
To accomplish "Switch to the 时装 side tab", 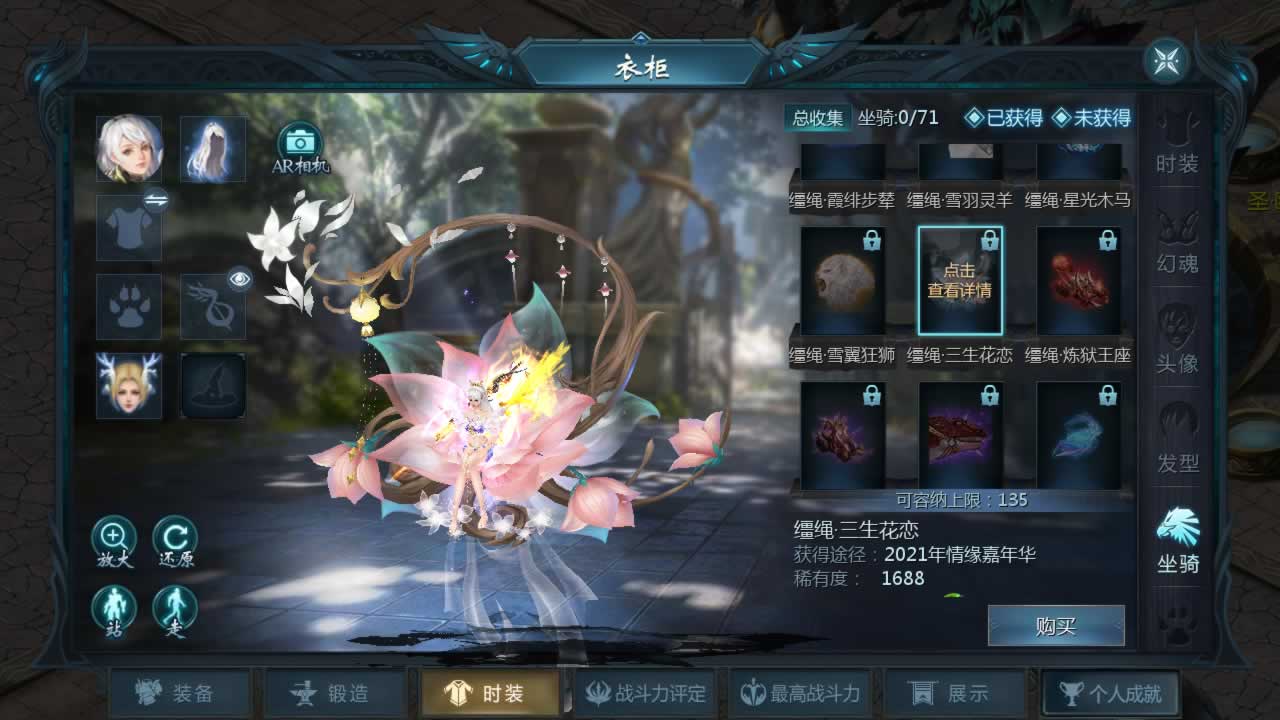I will coord(1177,143).
